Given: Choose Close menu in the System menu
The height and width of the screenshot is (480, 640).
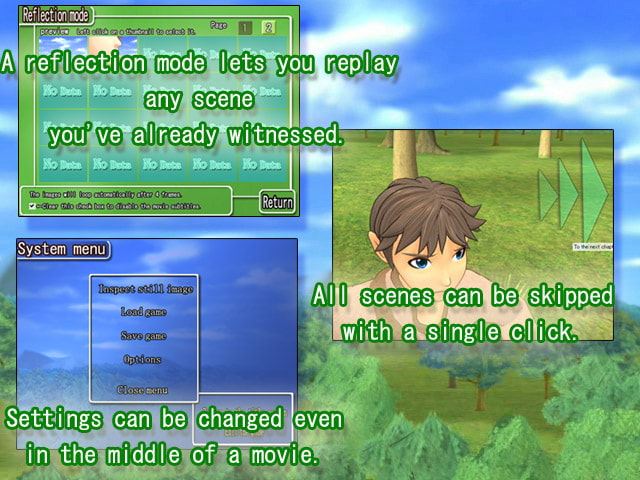Looking at the screenshot, I should (x=144, y=389).
